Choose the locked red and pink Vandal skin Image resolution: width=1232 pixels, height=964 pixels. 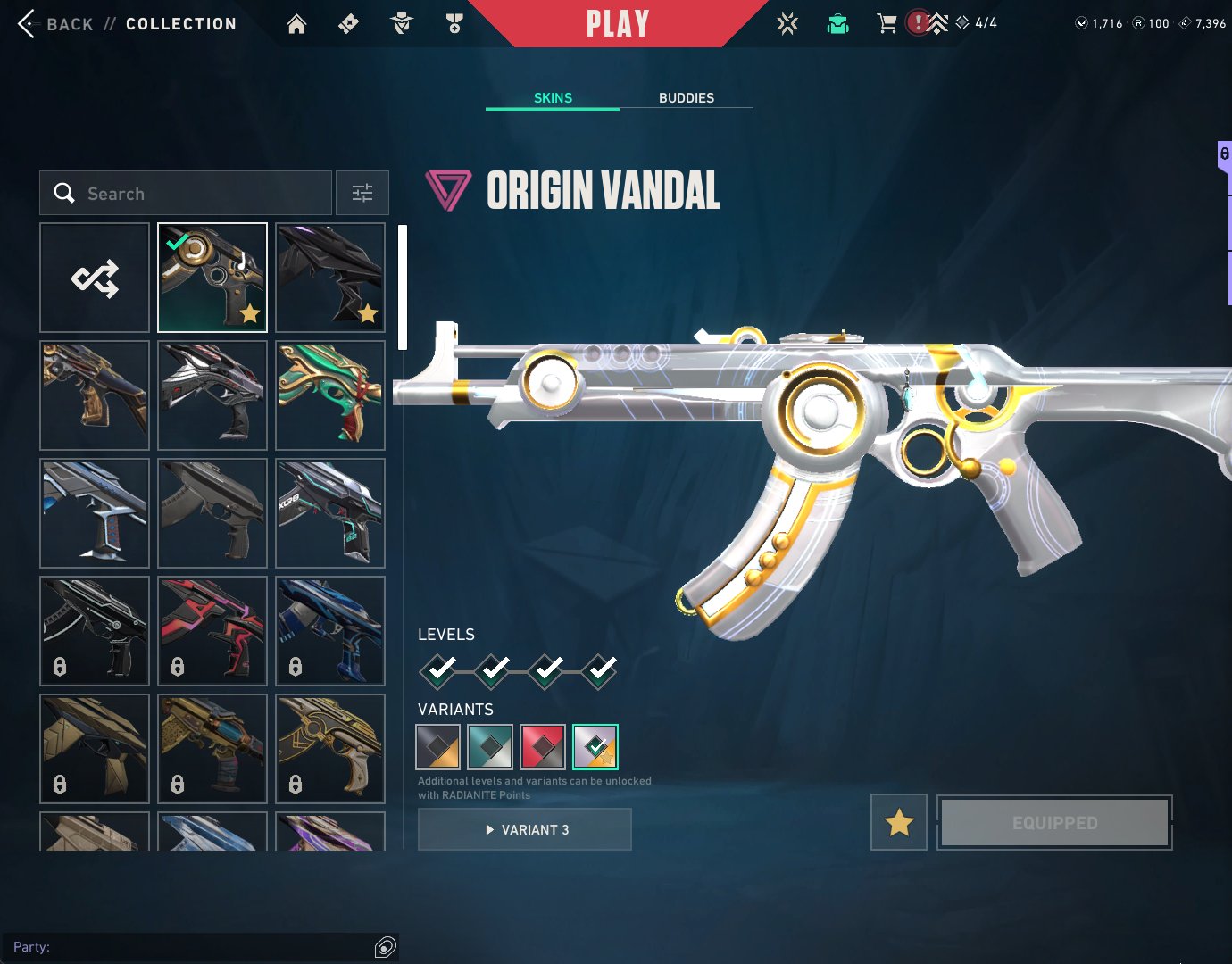coord(212,631)
